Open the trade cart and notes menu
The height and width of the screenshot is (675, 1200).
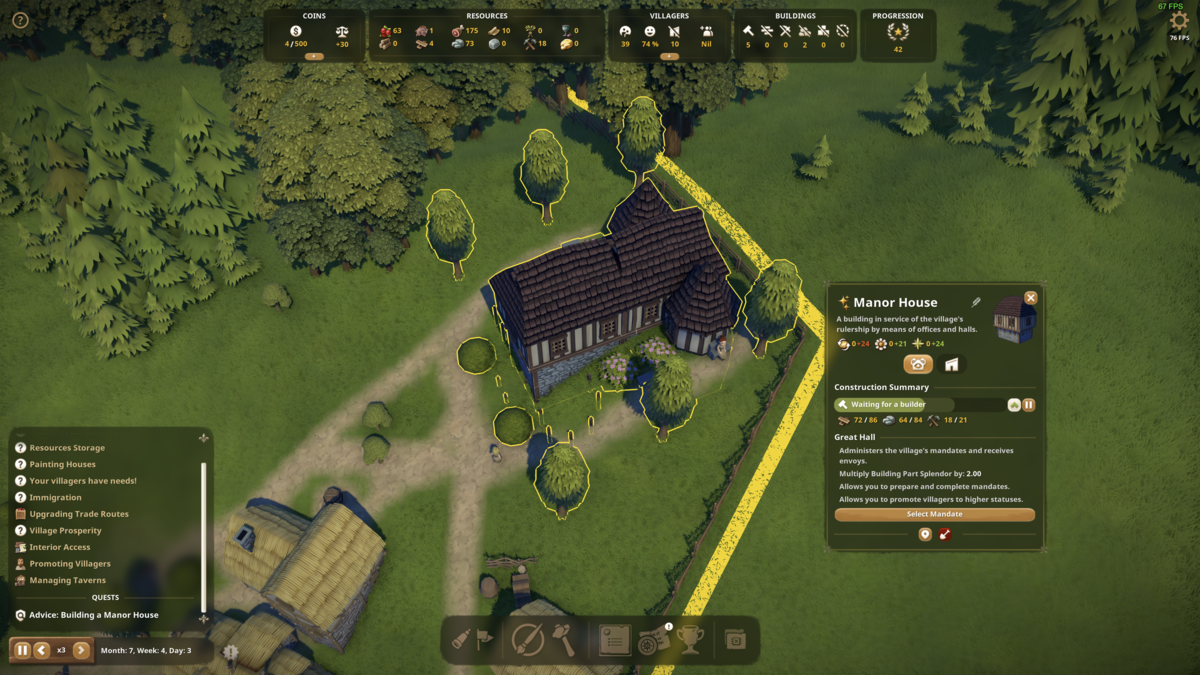click(x=654, y=641)
